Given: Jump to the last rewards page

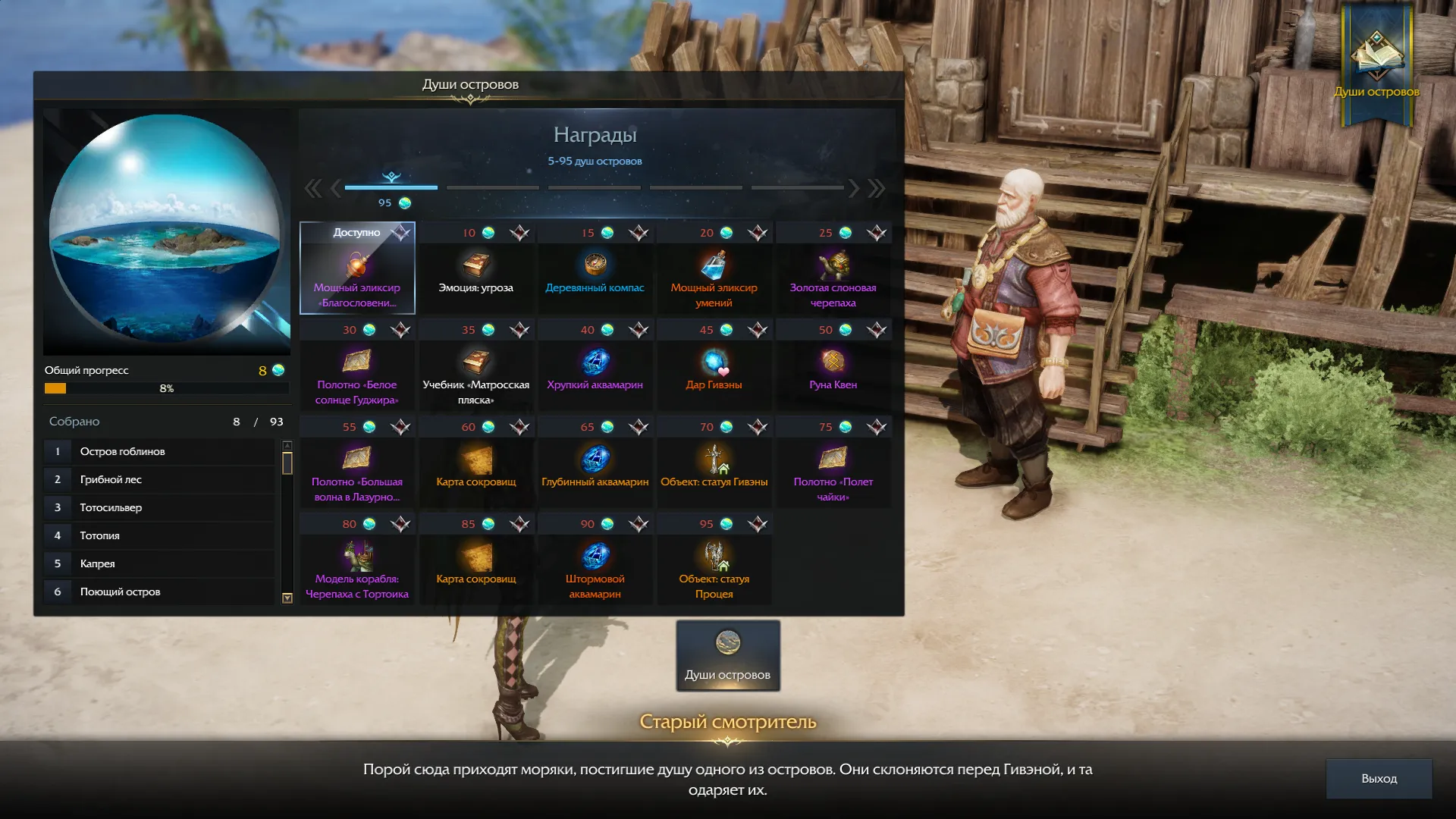Looking at the screenshot, I should (877, 188).
